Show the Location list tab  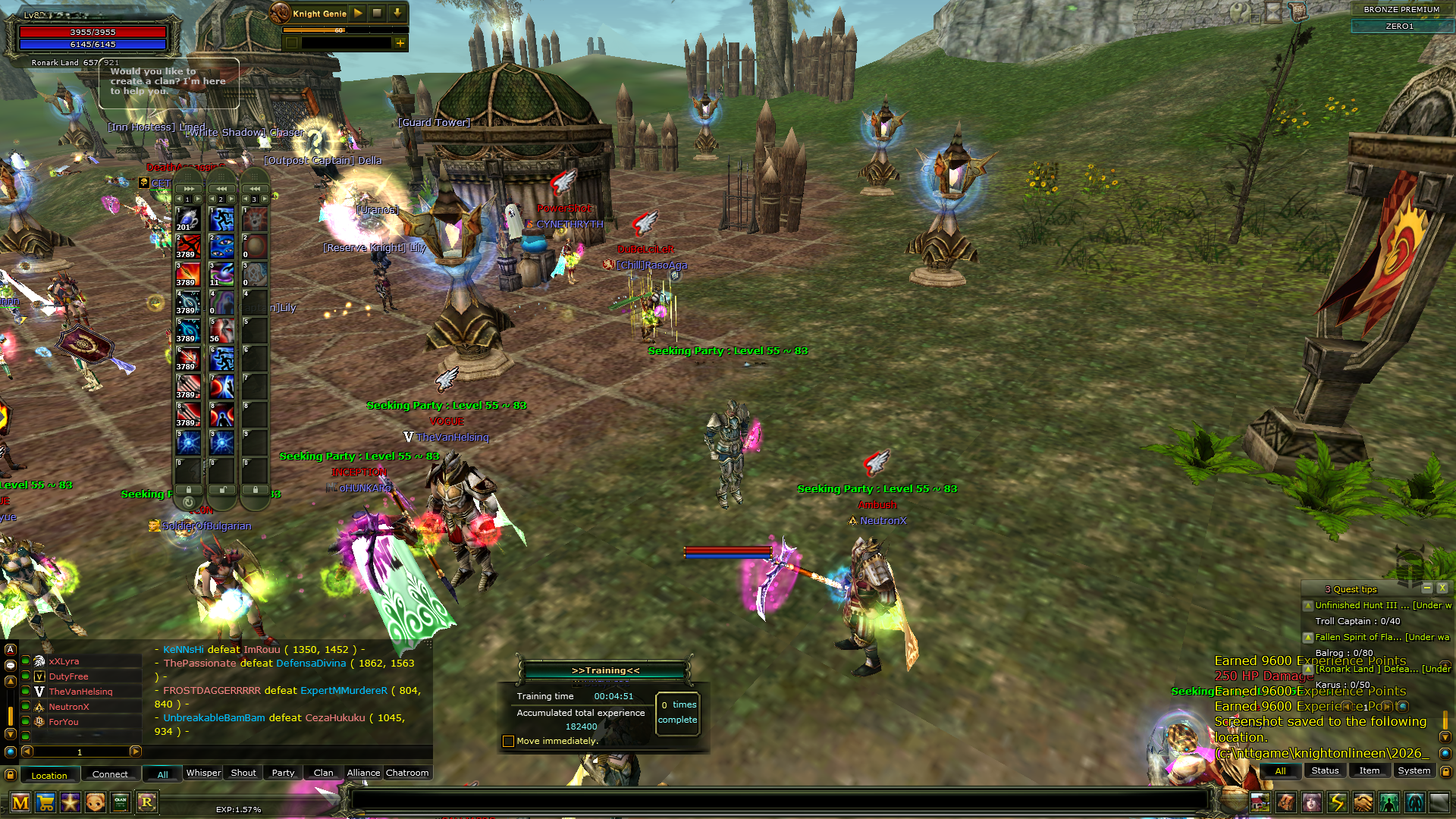tap(49, 775)
